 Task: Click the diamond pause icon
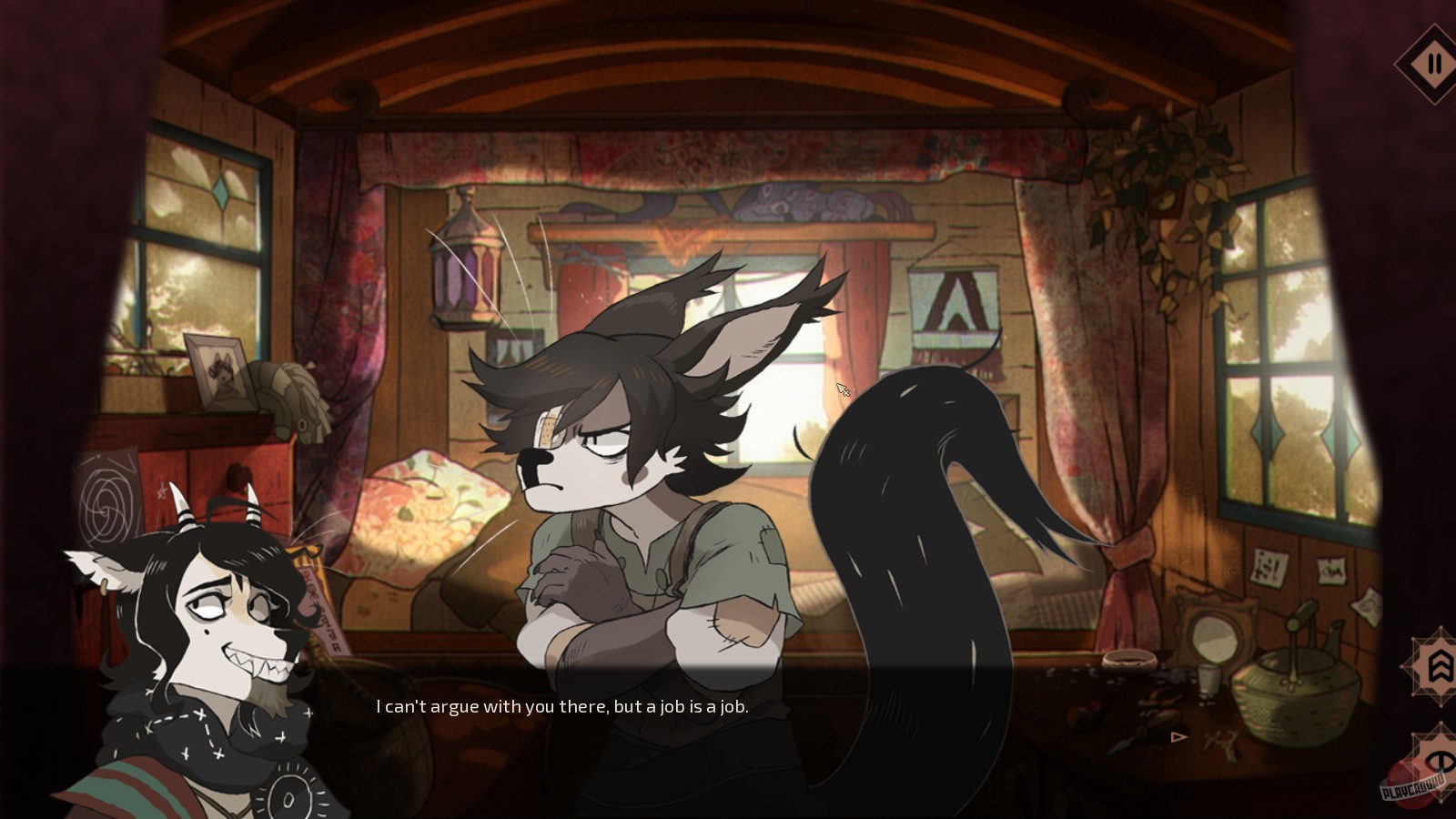[x=1435, y=64]
